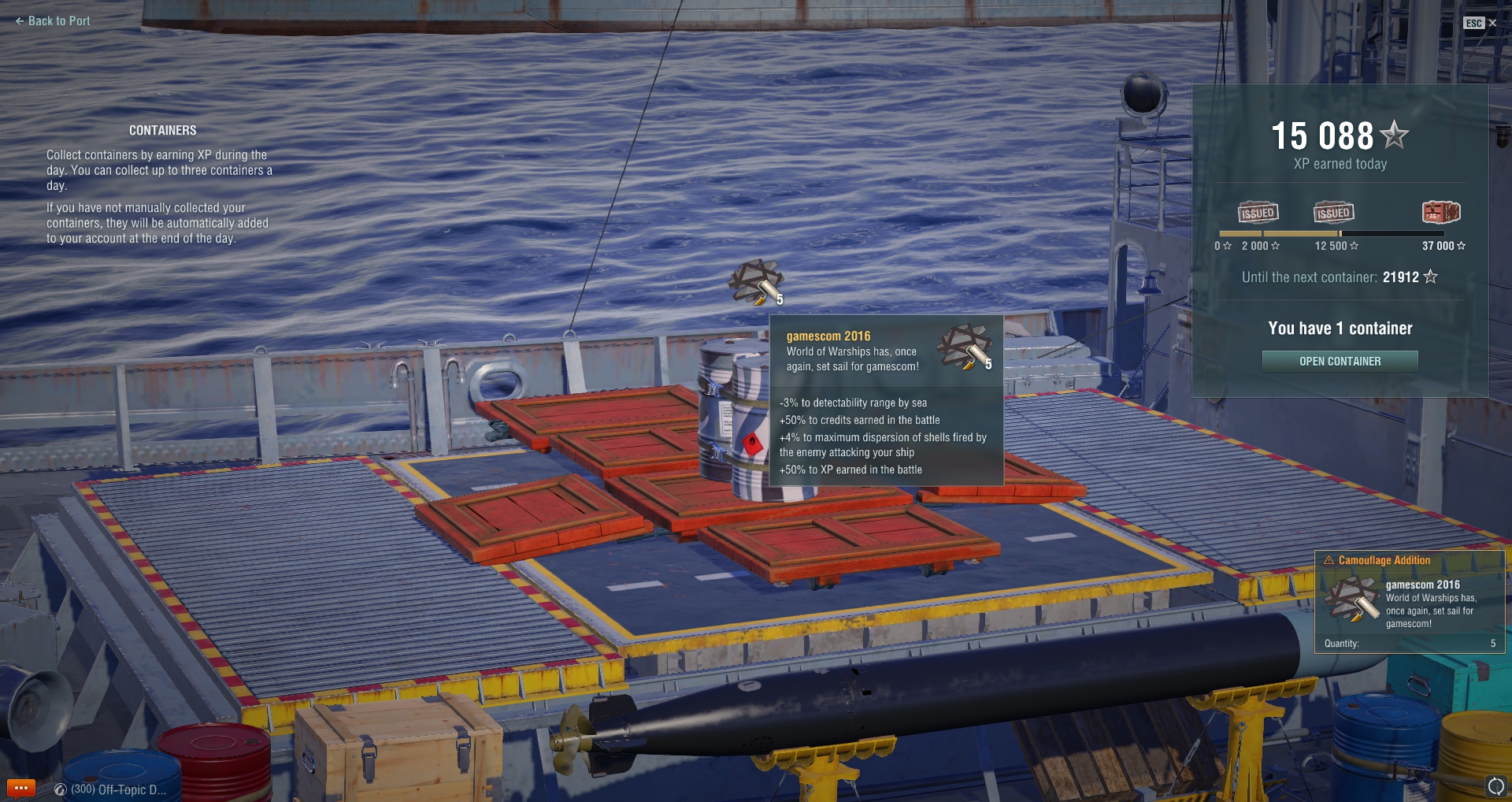Click the 37 000 XP container icon
Image resolution: width=1512 pixels, height=802 pixels.
(x=1440, y=213)
